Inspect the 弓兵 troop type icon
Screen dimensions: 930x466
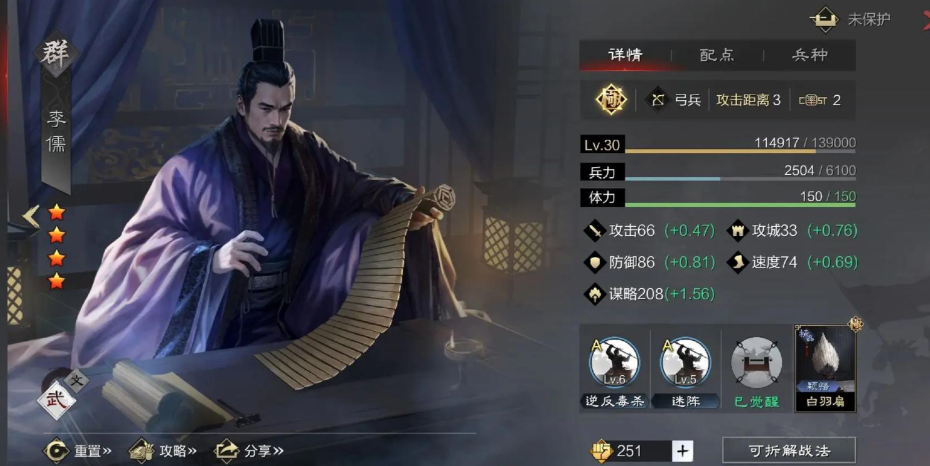(x=658, y=99)
